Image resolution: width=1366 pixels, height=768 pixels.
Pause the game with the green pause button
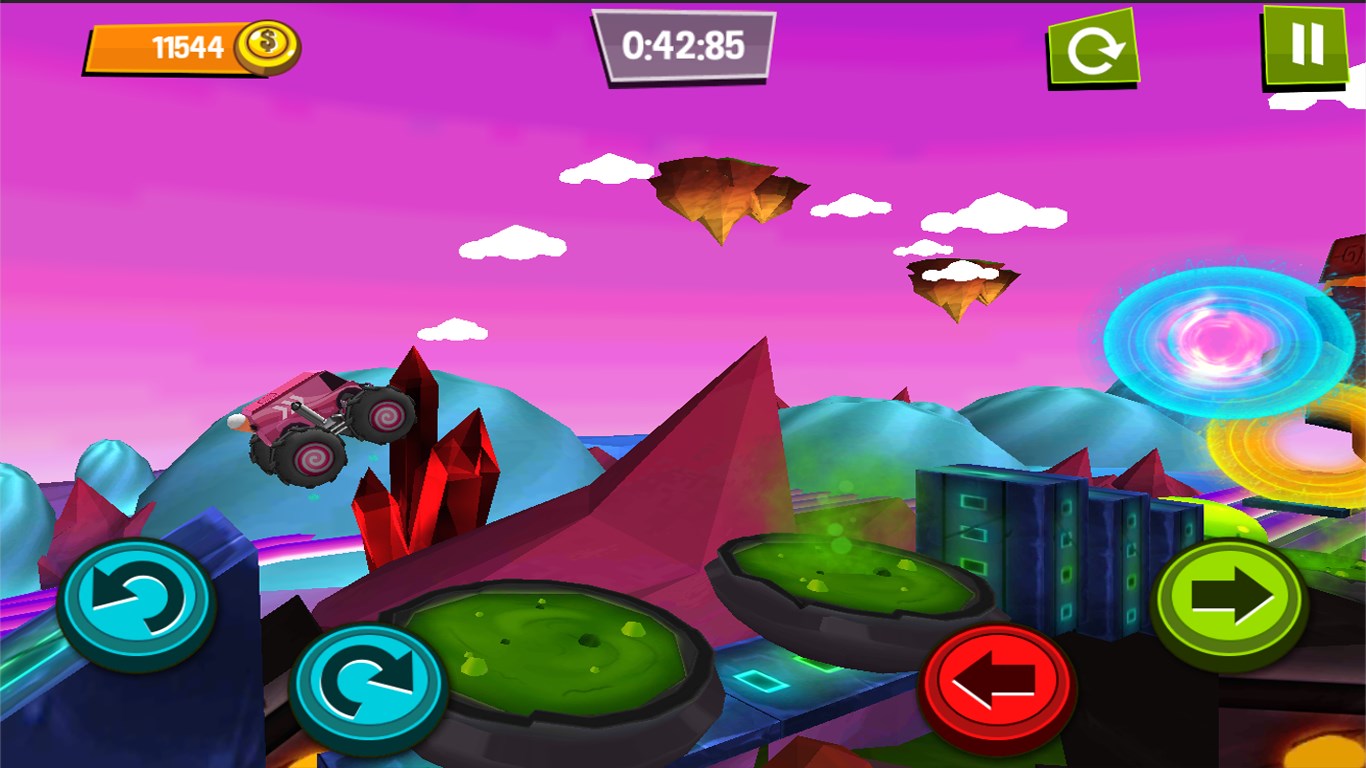(1305, 45)
